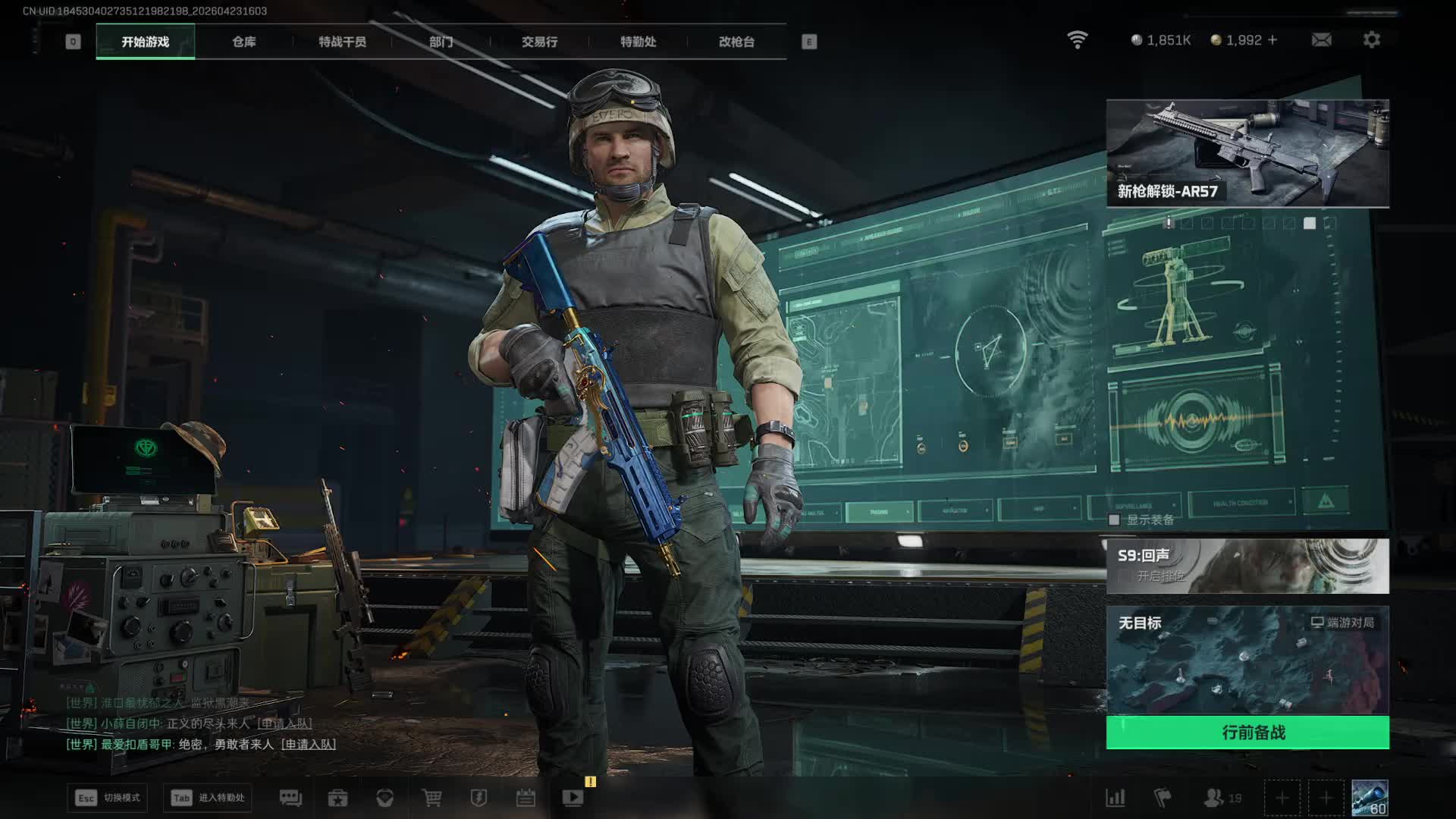Image resolution: width=1456 pixels, height=819 pixels.
Task: Switch to the 特勤处 tab
Action: tap(638, 42)
